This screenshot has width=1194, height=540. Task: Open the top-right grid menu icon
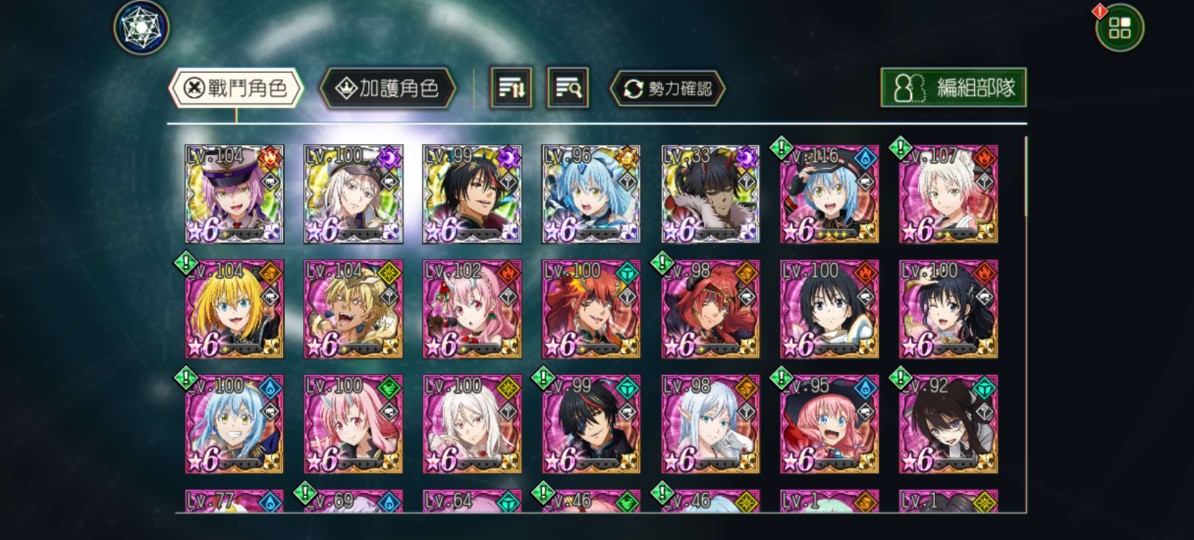[x=1119, y=28]
